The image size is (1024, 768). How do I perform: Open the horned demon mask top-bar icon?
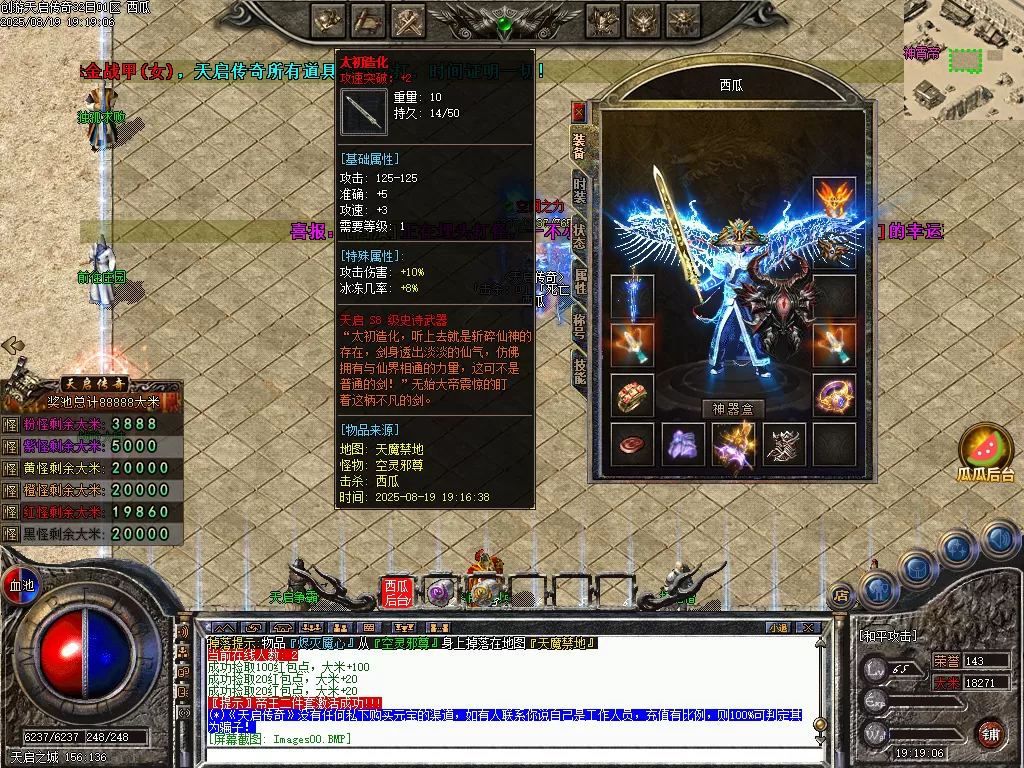coord(644,20)
